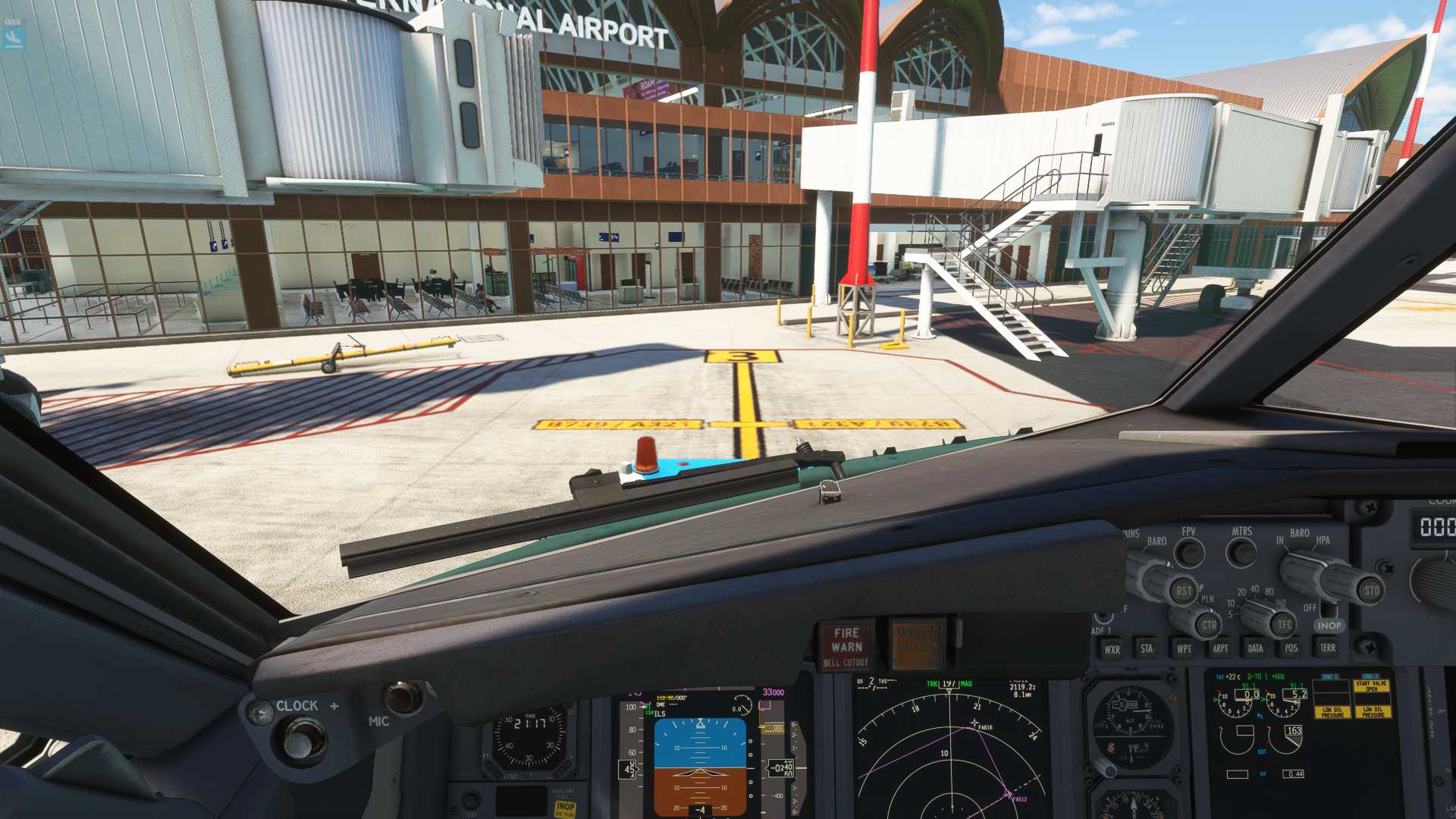This screenshot has height=819, width=1456.
Task: Activate the MIC push-to-talk button
Action: pos(402,698)
